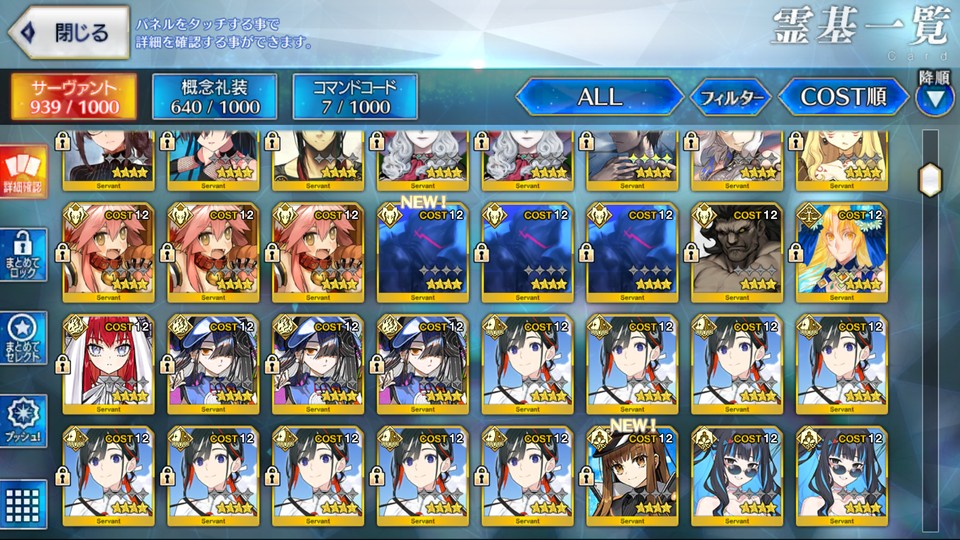Activate the 詳細確認 card detail mode
960x540 pixels.
click(x=23, y=171)
